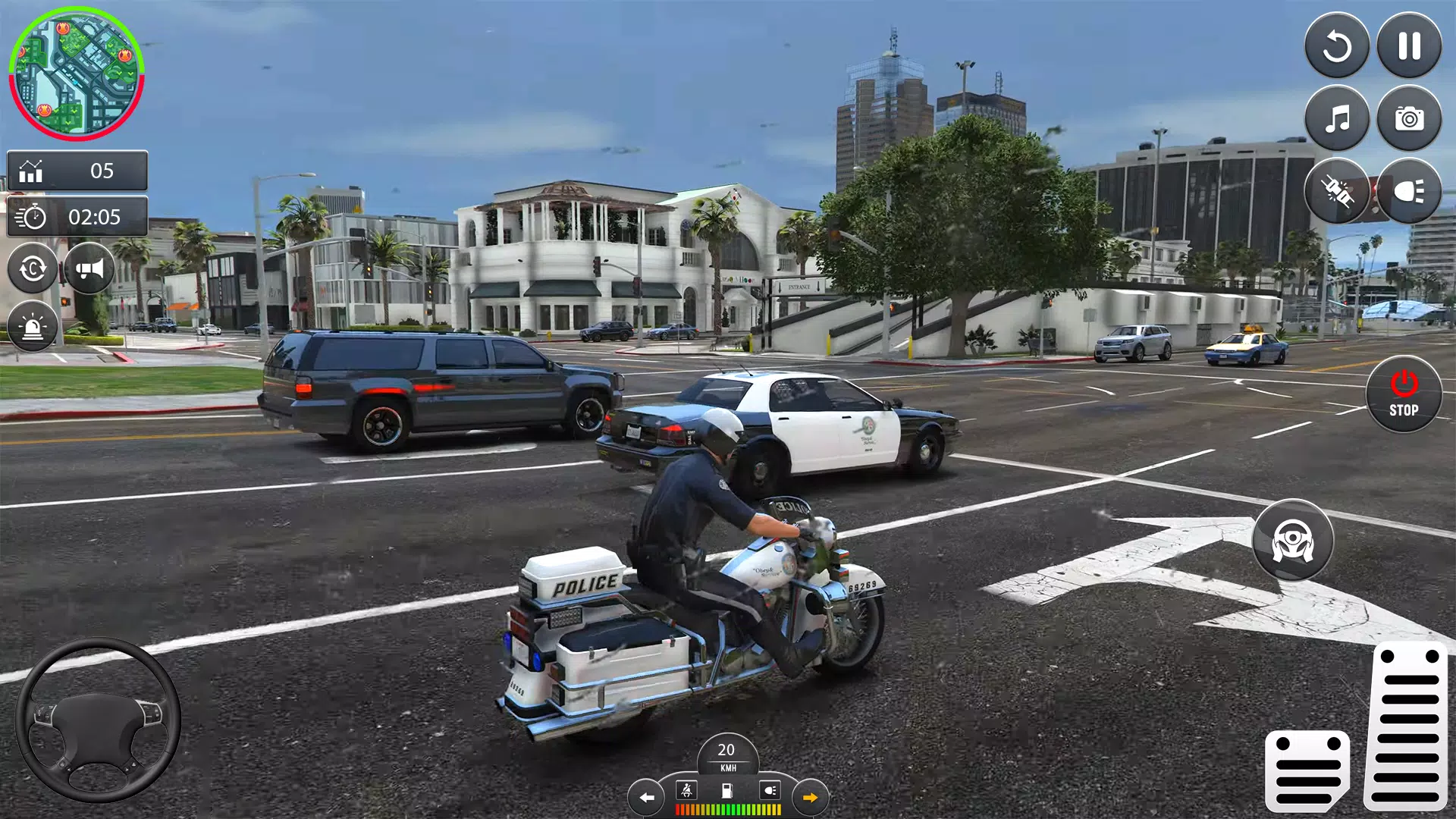Take a screenshot with the camera icon
The width and height of the screenshot is (1456, 819).
click(x=1408, y=119)
